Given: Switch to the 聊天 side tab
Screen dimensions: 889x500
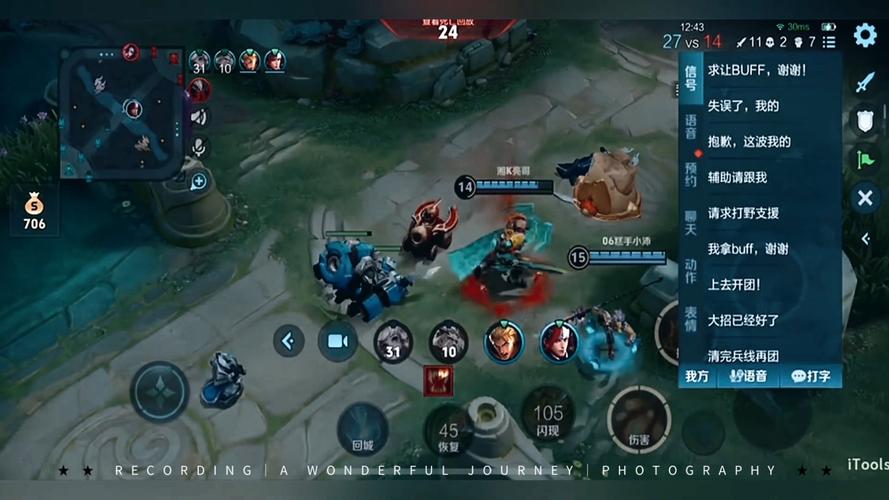Looking at the screenshot, I should [x=690, y=222].
